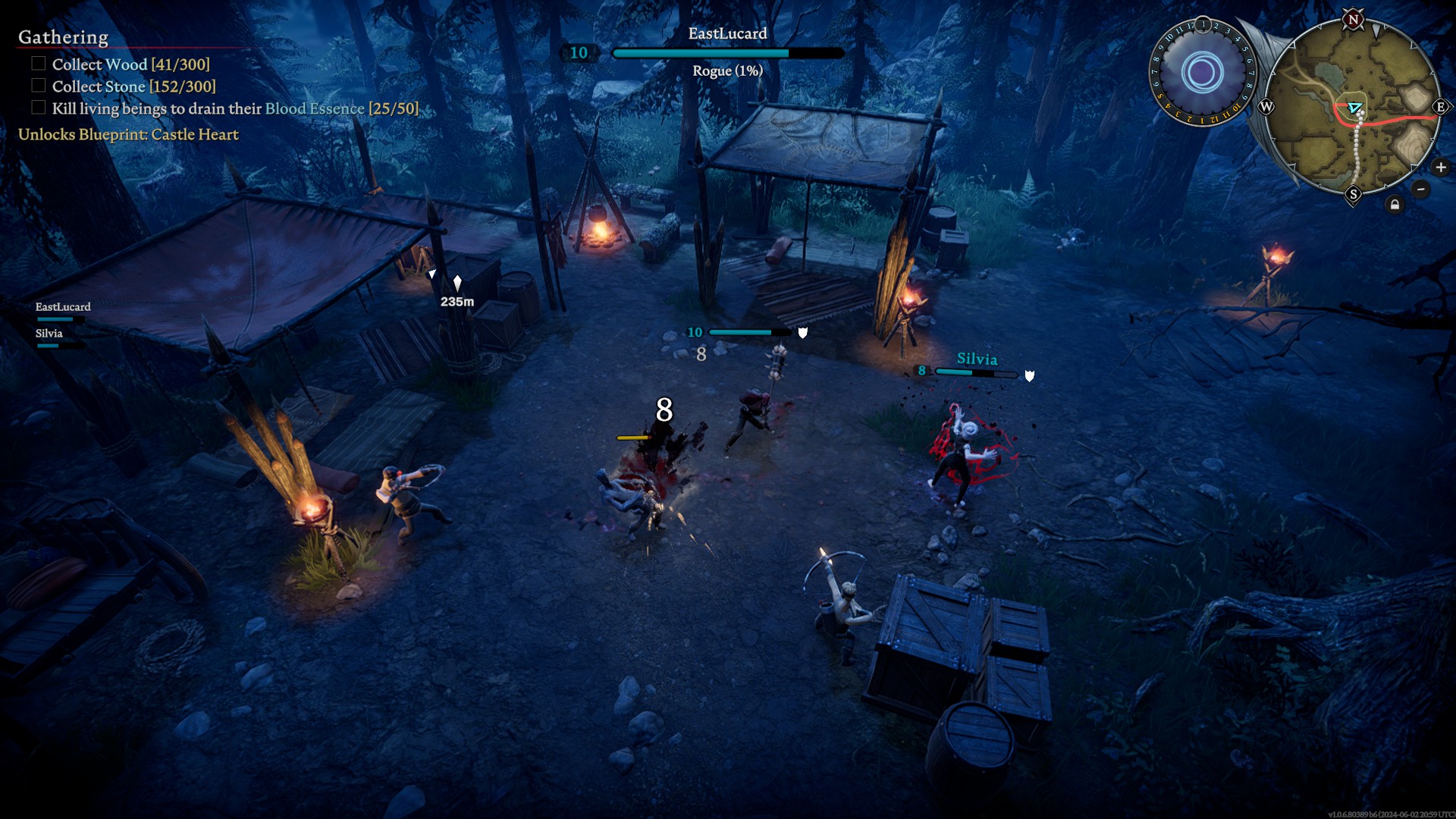The image size is (1456, 819).
Task: Select the North compass marker on the minimap
Action: [1354, 20]
